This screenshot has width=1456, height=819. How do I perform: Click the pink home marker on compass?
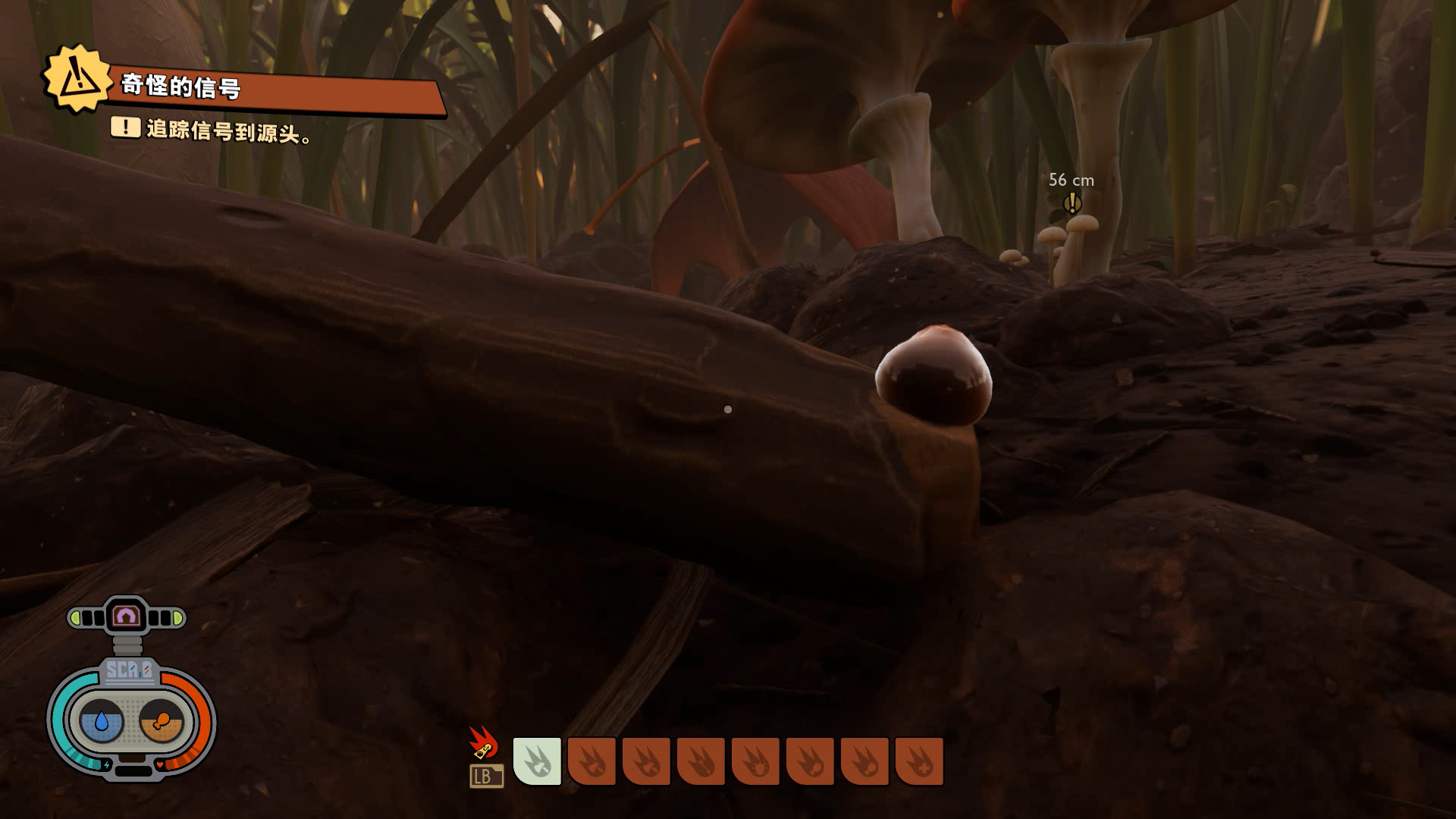point(127,616)
